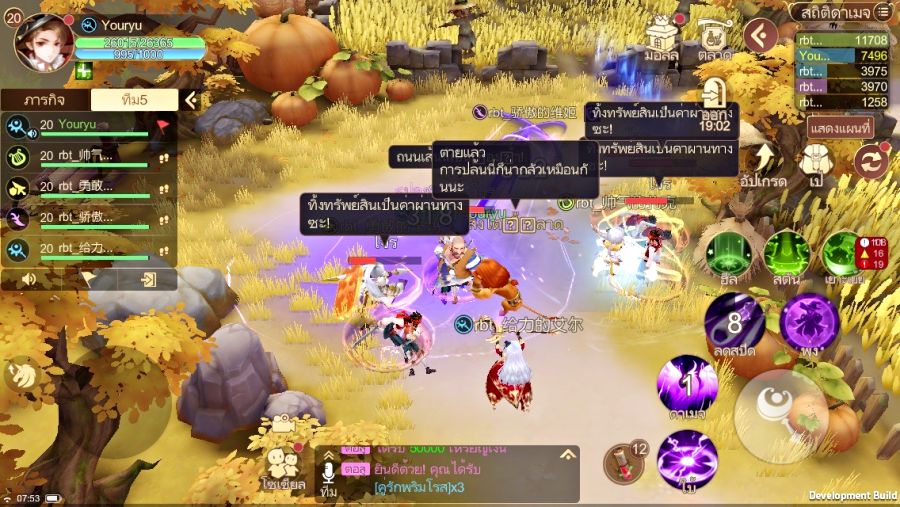
Task: Open the ตลาด market
Action: click(x=714, y=40)
